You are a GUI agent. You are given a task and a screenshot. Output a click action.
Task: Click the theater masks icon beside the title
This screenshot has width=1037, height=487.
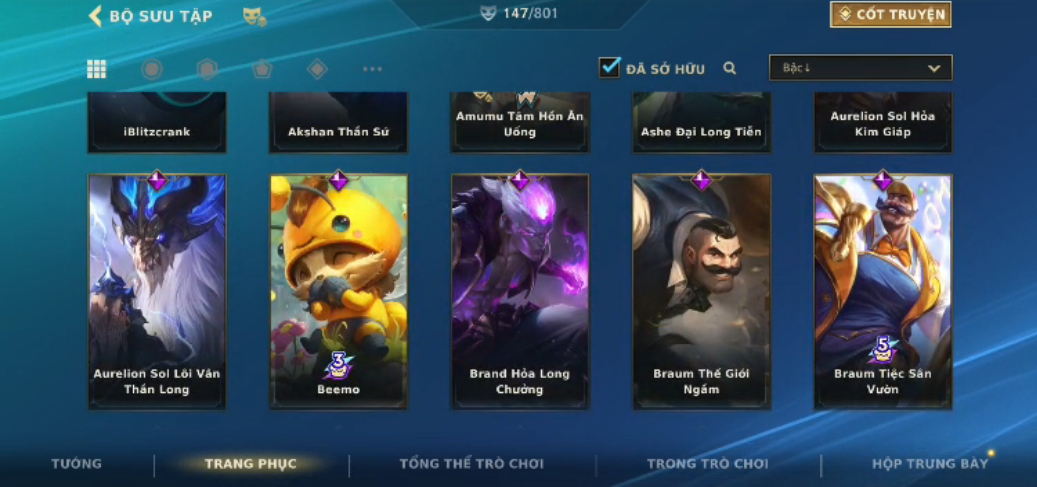coord(254,16)
